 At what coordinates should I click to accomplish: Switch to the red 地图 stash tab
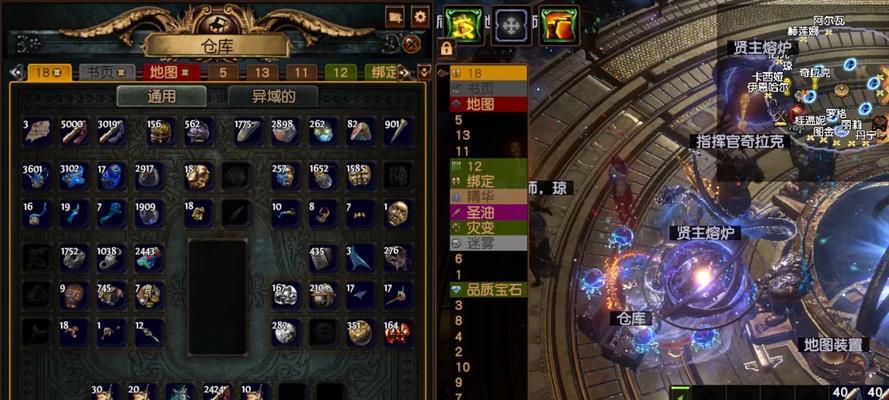[163, 72]
